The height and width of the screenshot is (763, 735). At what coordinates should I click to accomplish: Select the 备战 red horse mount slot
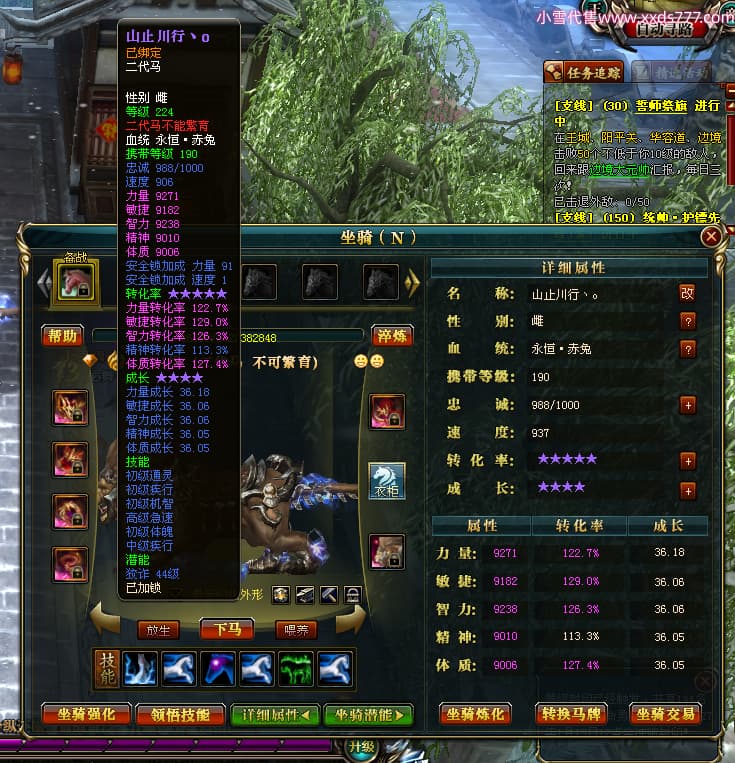tap(75, 283)
